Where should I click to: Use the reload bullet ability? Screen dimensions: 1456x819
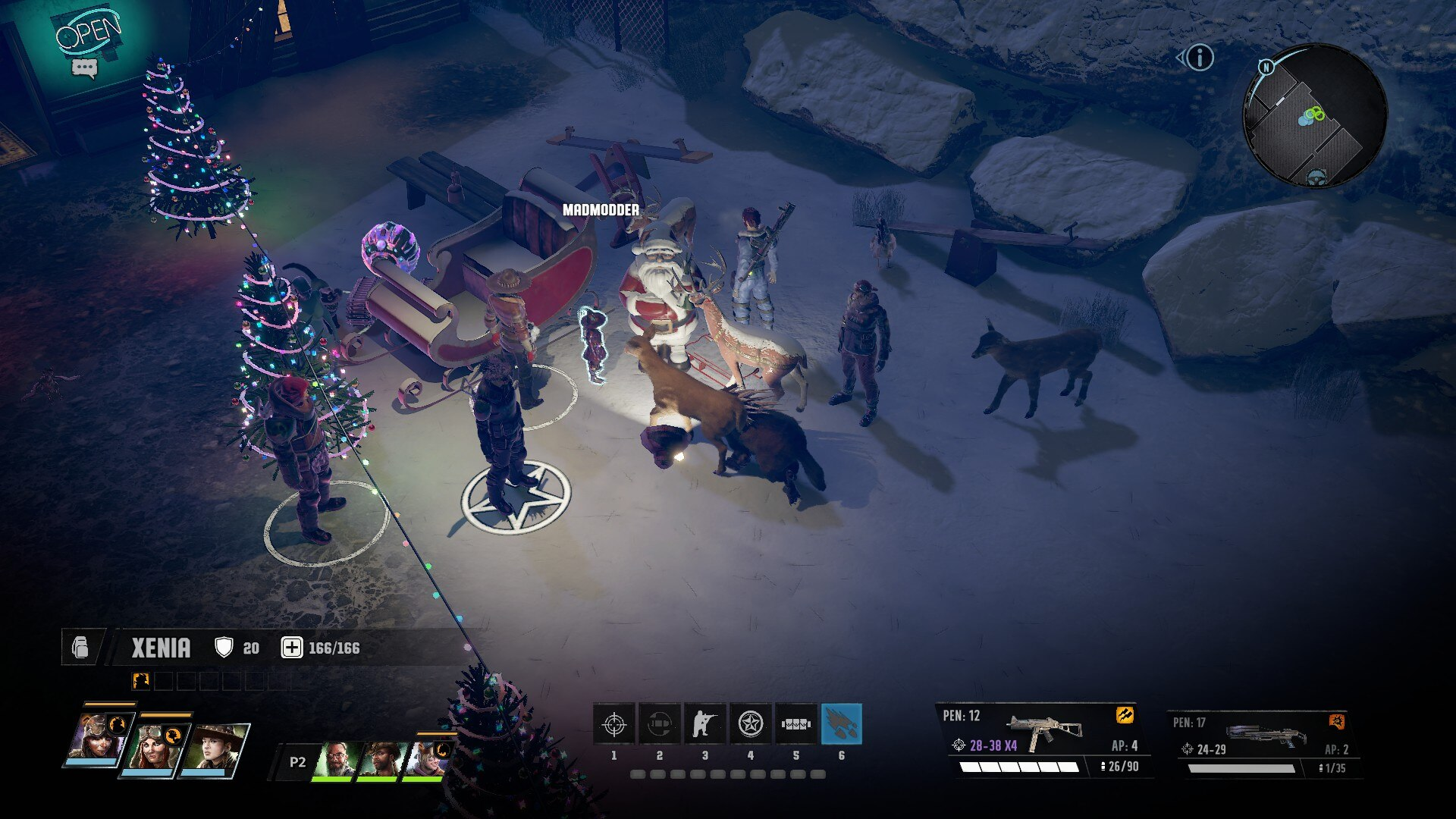point(659,724)
